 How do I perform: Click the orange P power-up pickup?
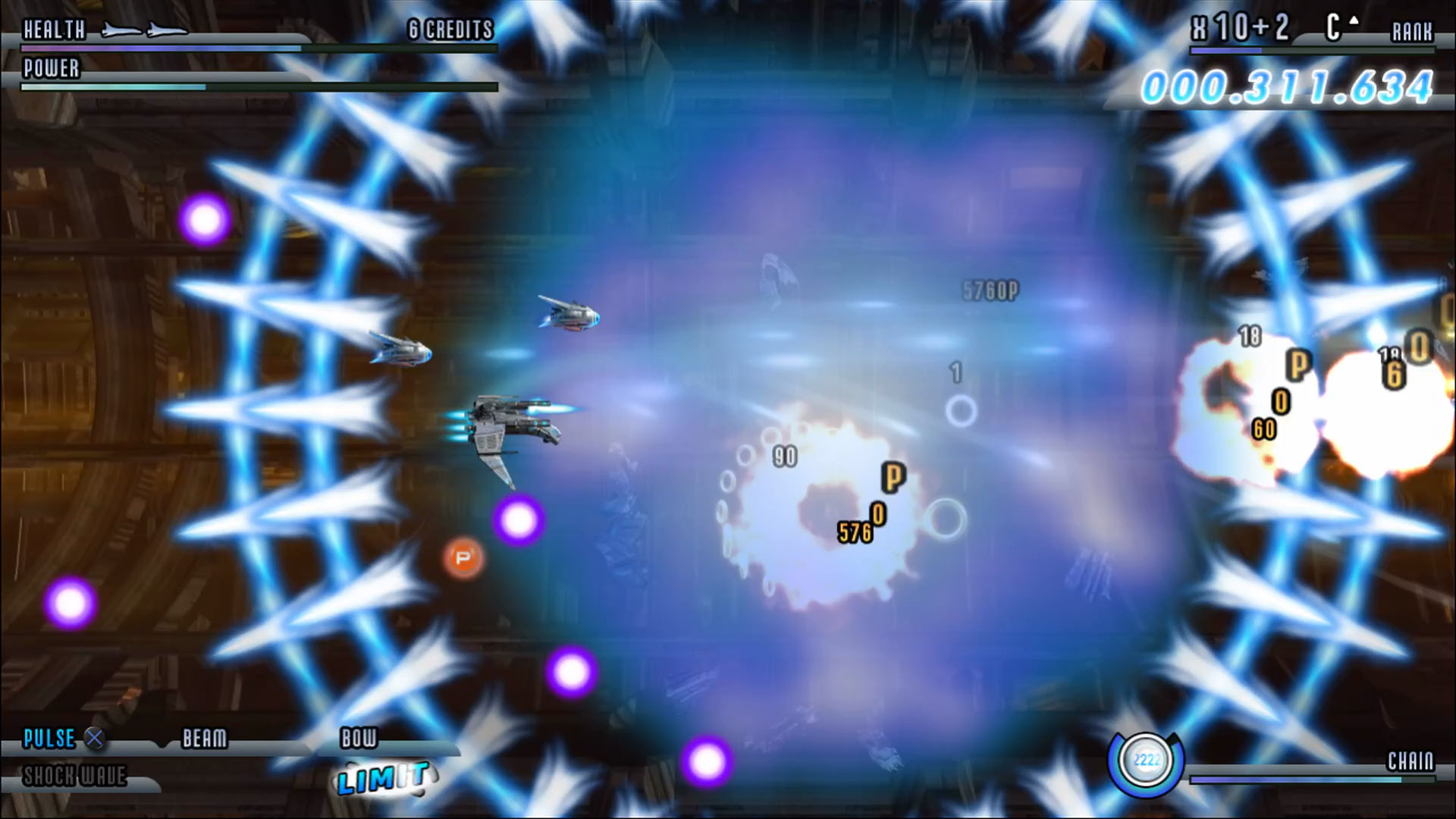461,558
